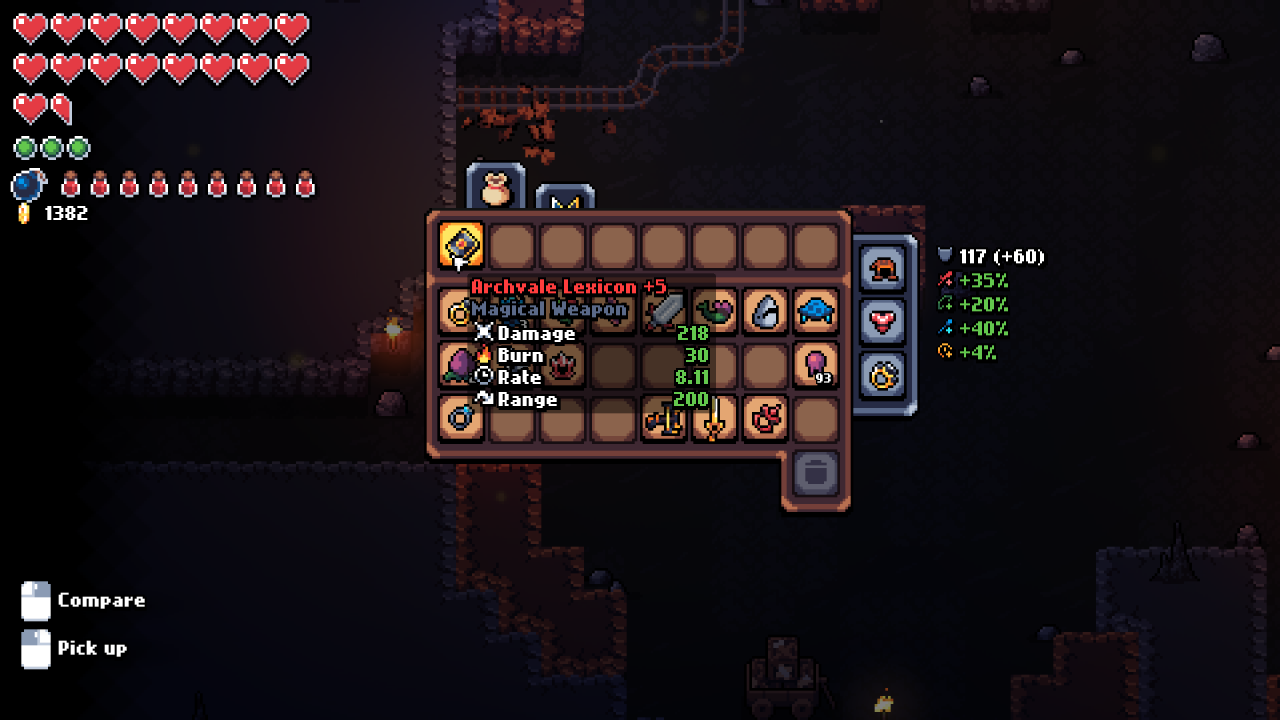
Task: Select the golden sword item
Action: point(715,417)
